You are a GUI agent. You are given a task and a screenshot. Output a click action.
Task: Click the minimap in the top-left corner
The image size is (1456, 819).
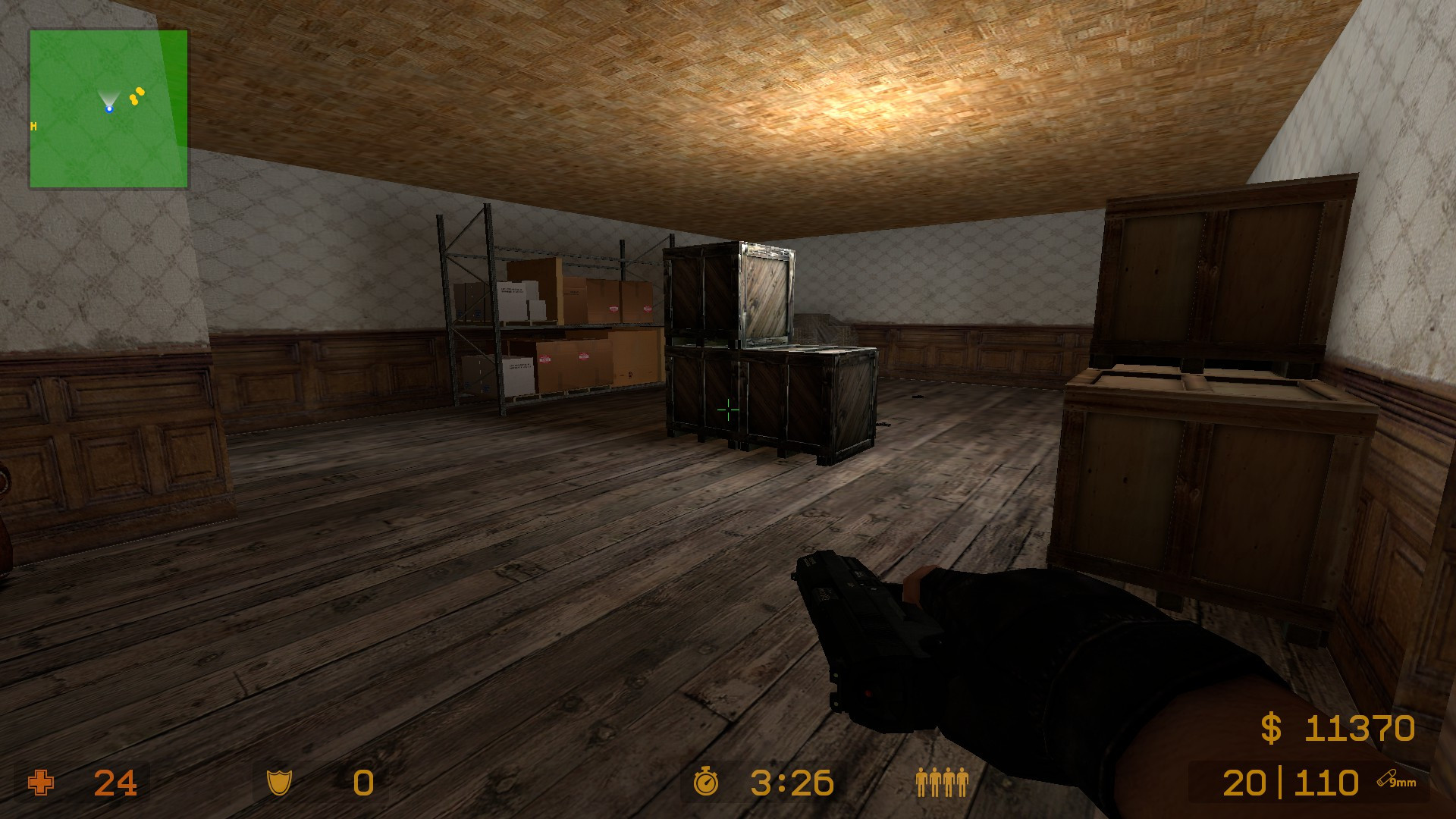point(108,107)
